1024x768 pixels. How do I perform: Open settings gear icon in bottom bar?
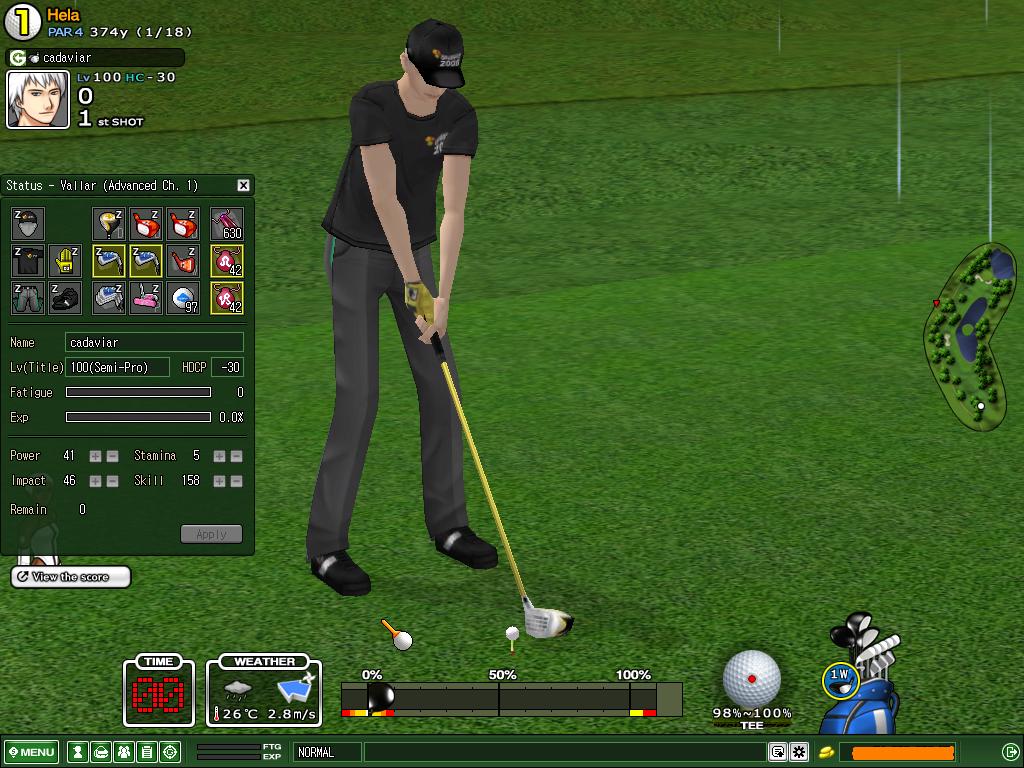tap(799, 752)
